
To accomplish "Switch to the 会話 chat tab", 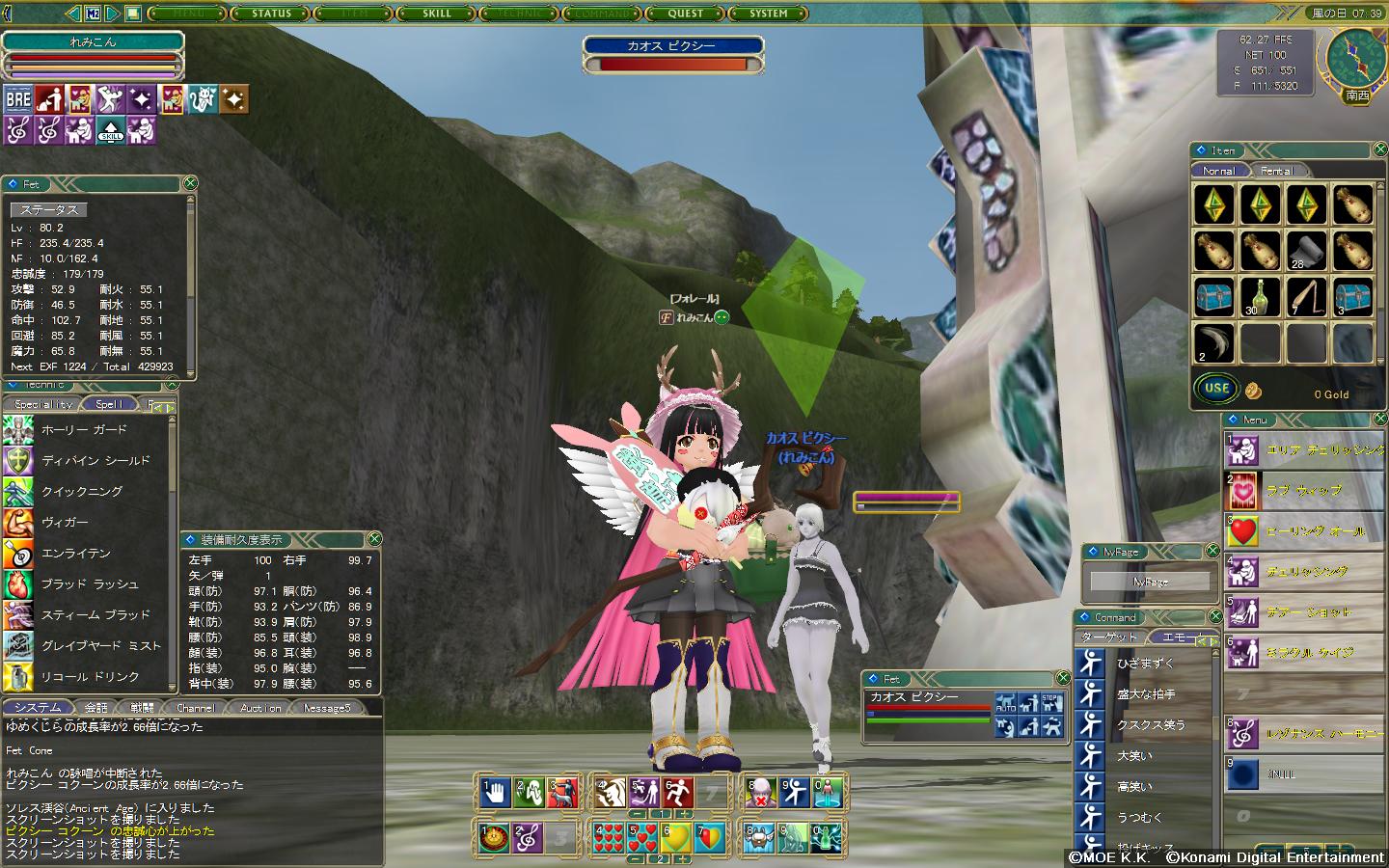I will point(95,707).
